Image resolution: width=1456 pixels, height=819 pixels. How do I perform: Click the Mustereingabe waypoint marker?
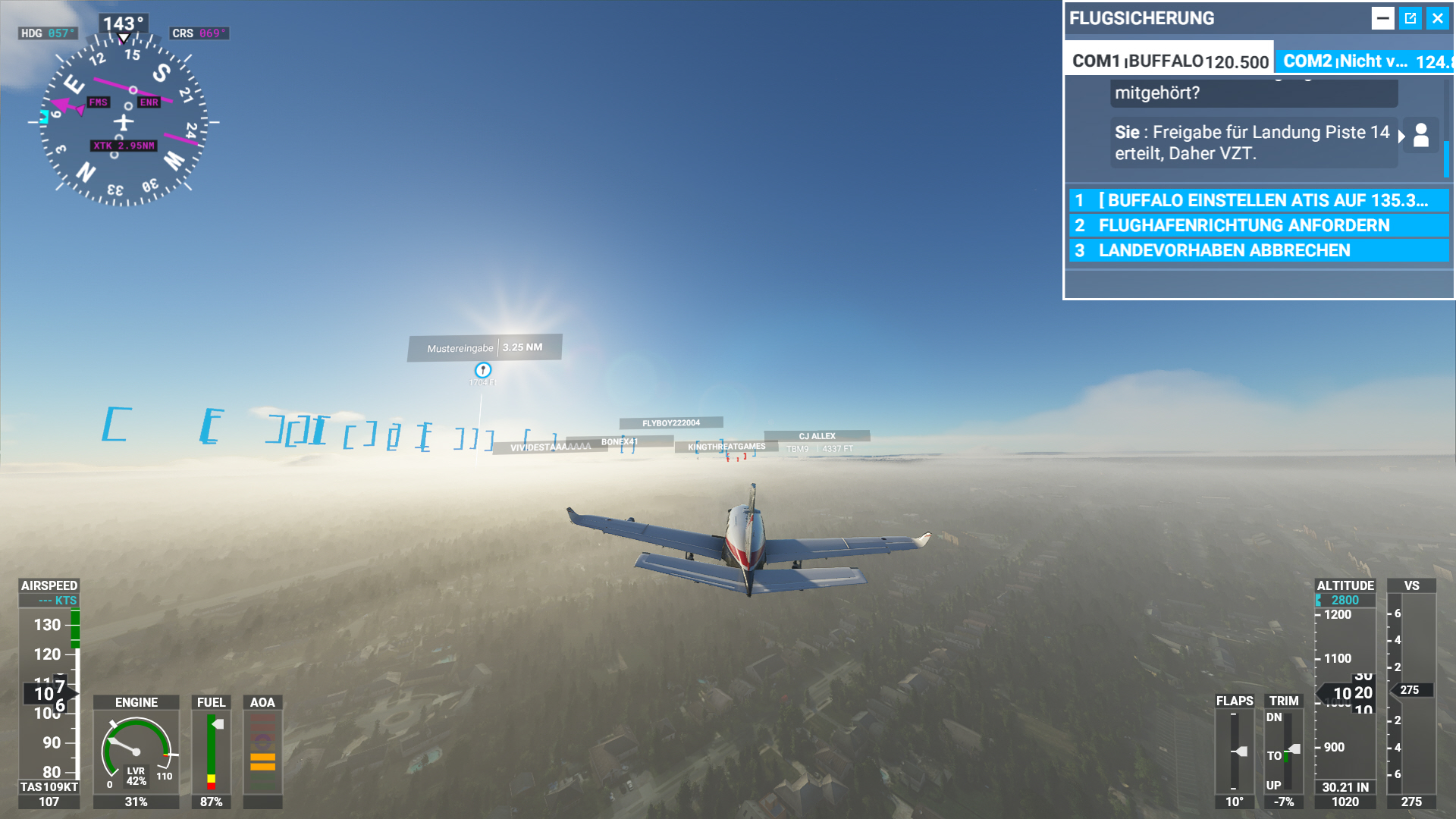point(483,347)
